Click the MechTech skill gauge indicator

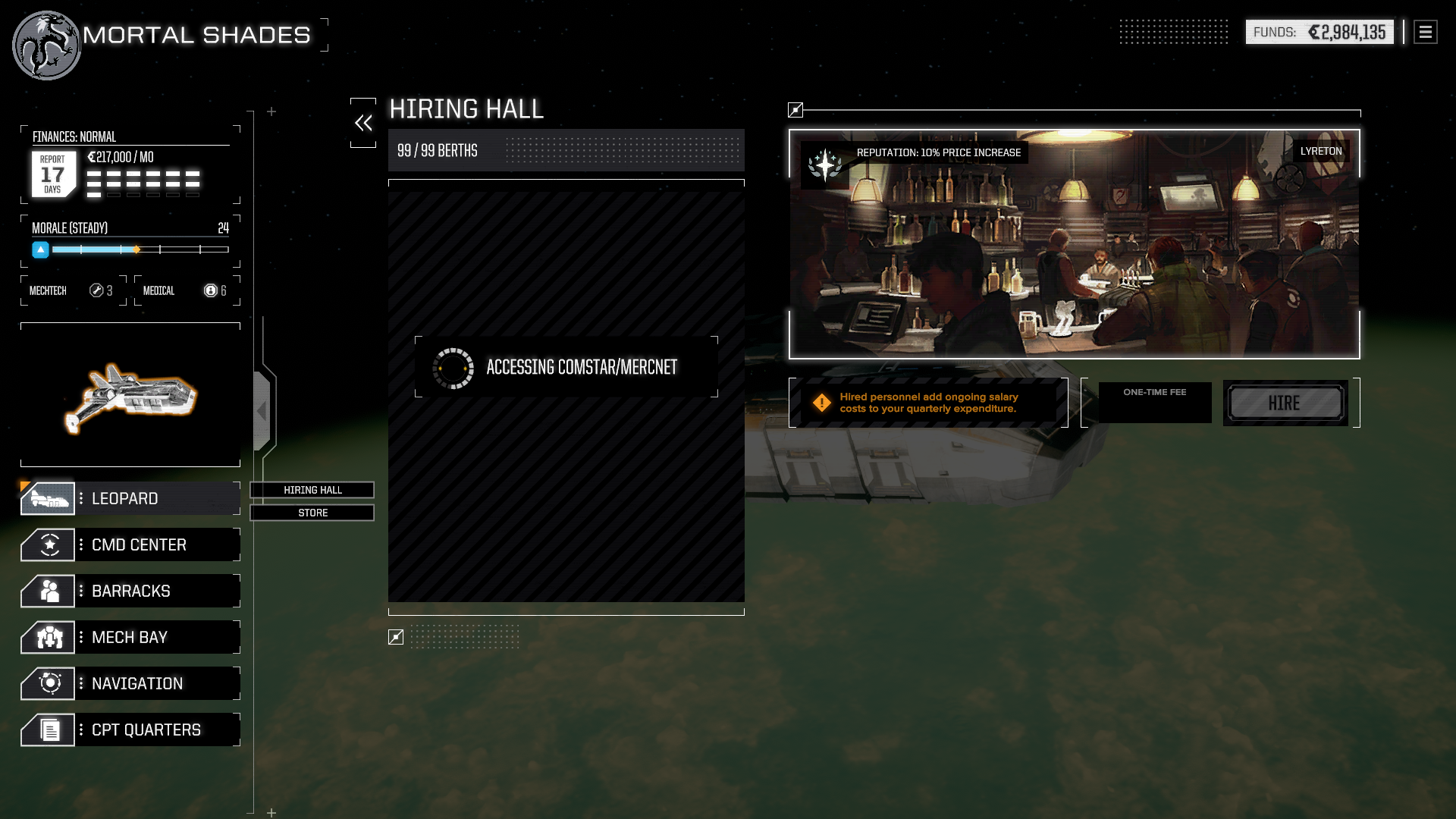[x=96, y=290]
